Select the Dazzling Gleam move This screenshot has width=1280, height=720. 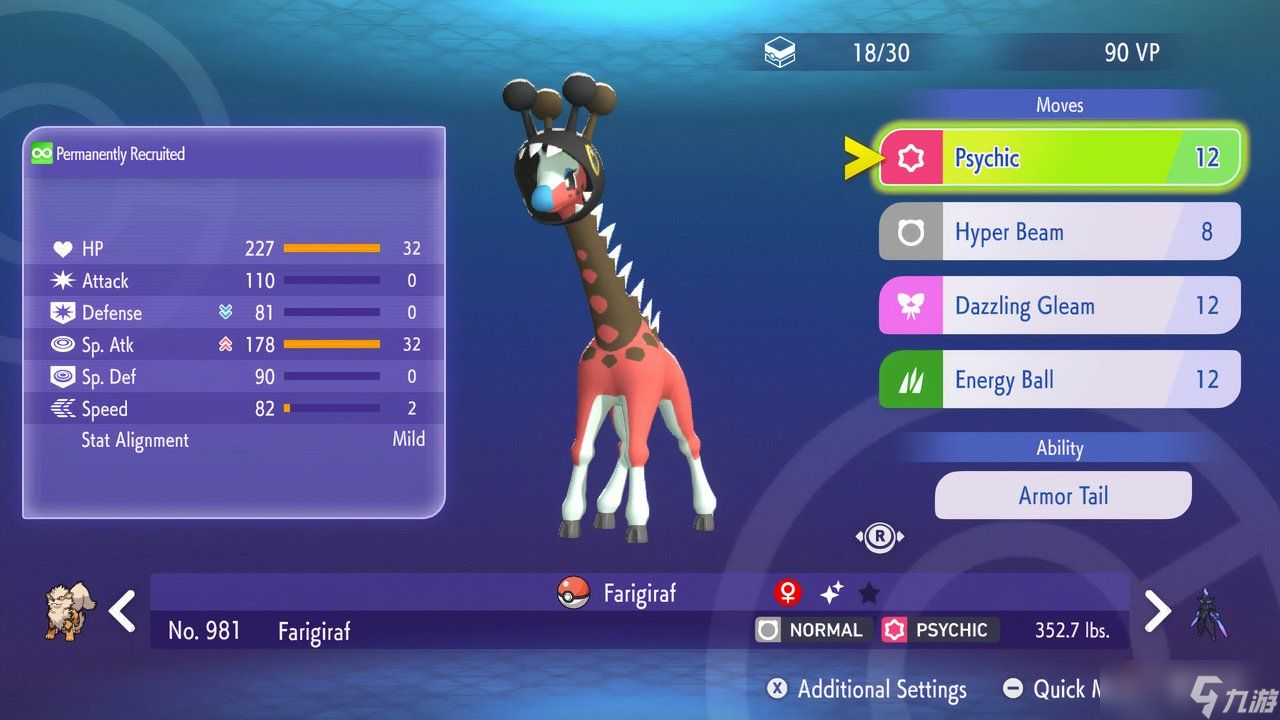(x=1059, y=306)
